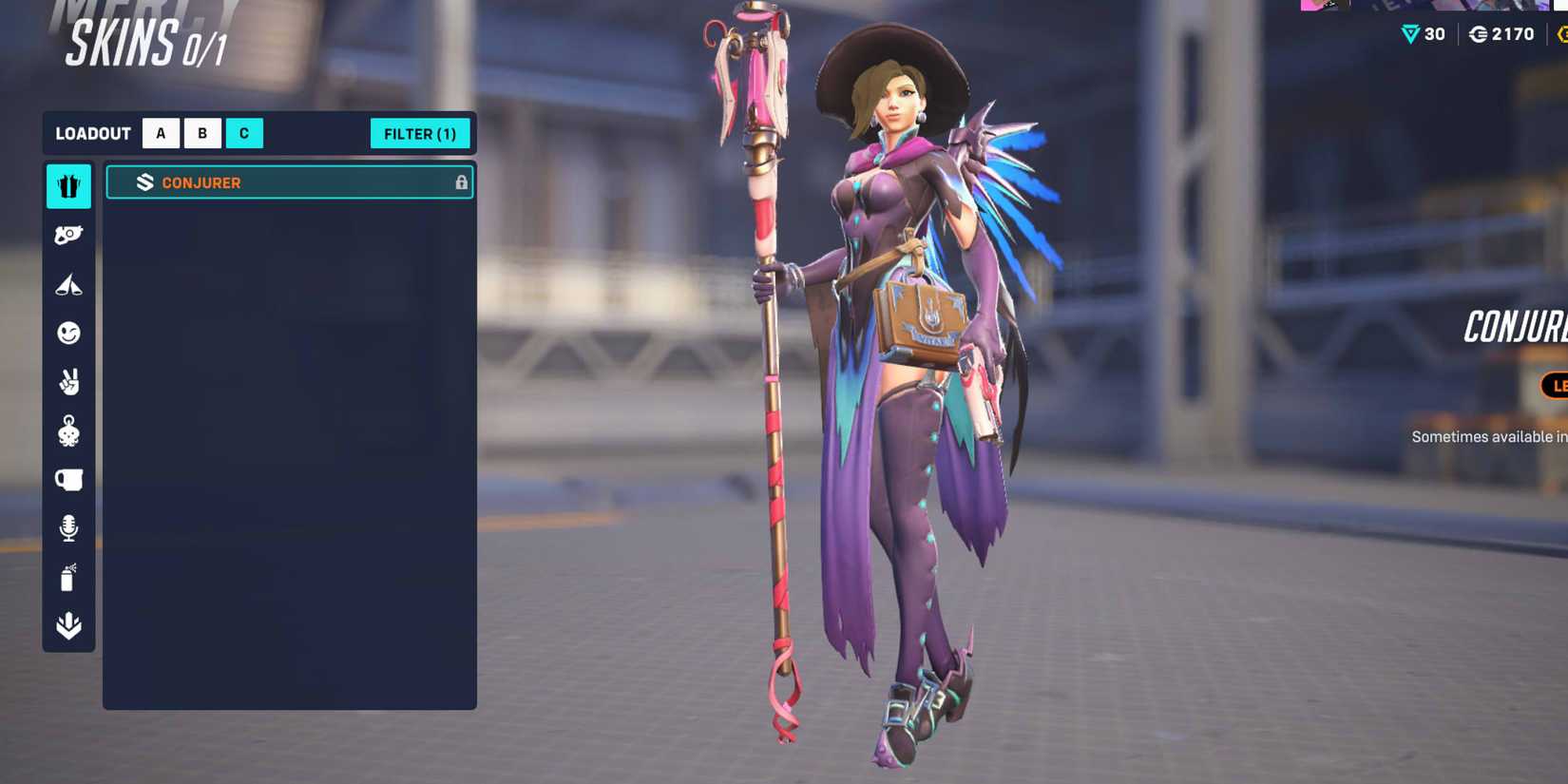Viewport: 1568px width, 784px height.
Task: Select the Victory Poses peace-sign icon
Action: [x=67, y=381]
